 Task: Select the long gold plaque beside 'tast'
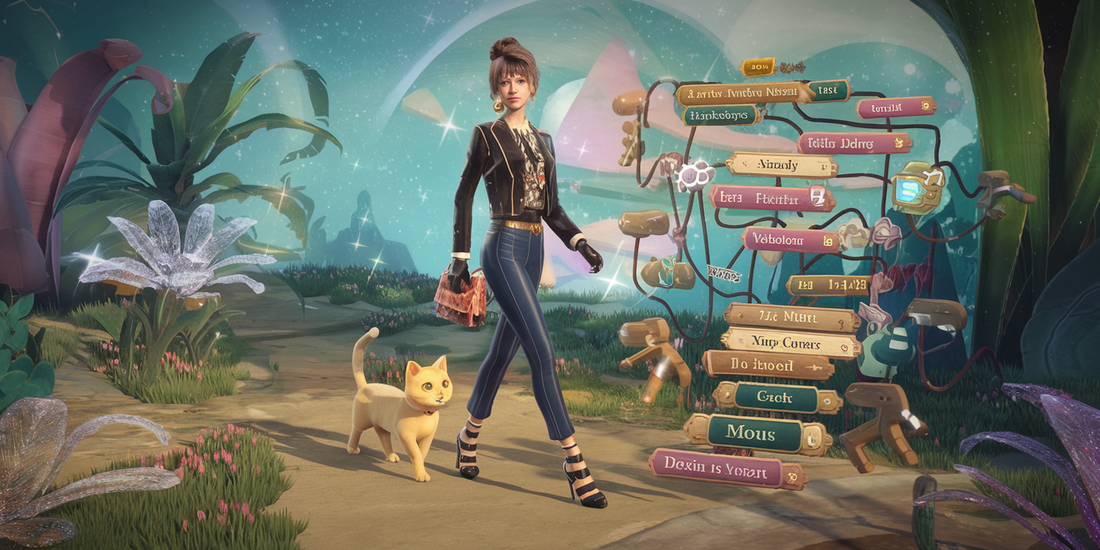pos(741,94)
